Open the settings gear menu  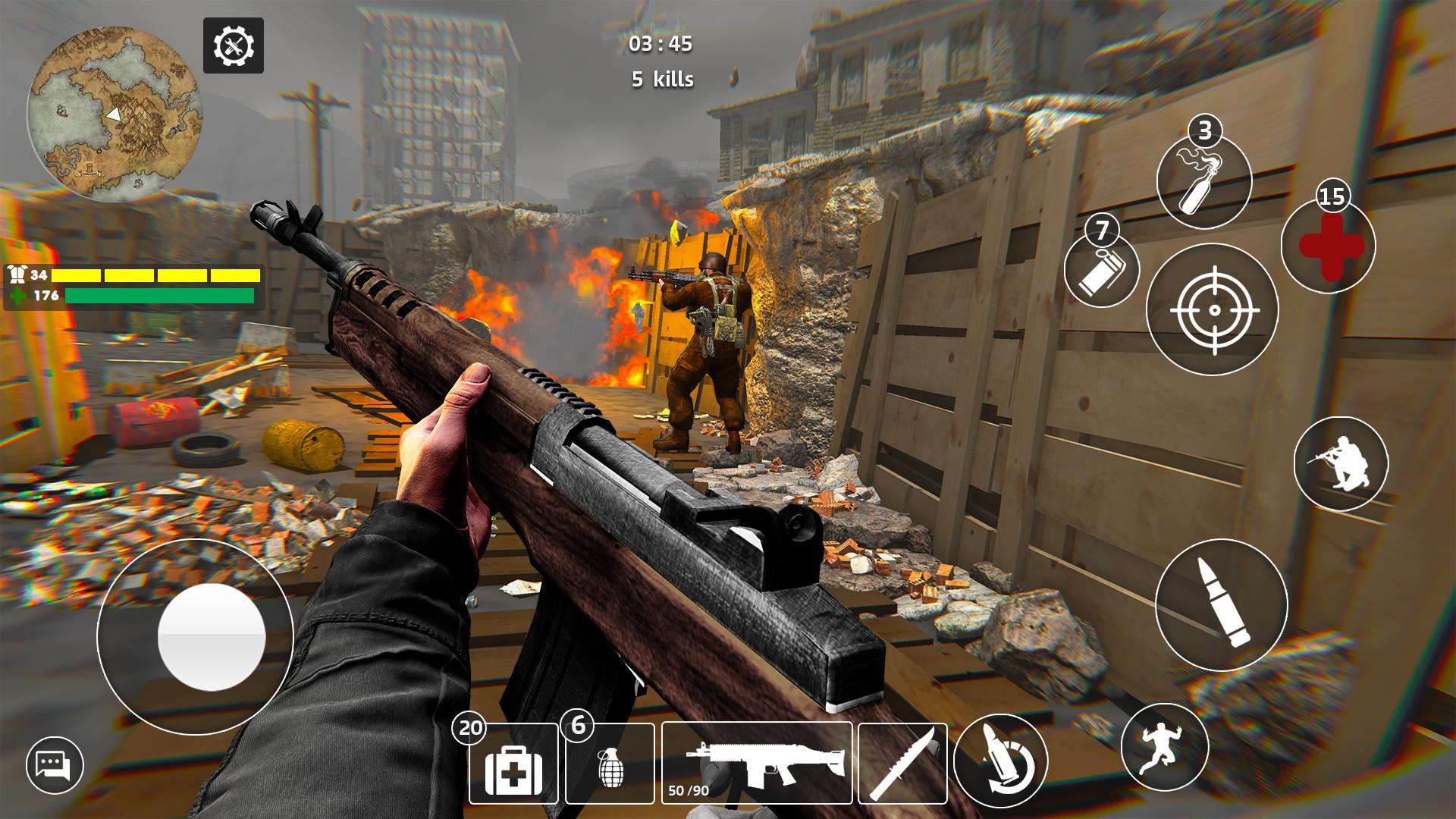coord(234,46)
